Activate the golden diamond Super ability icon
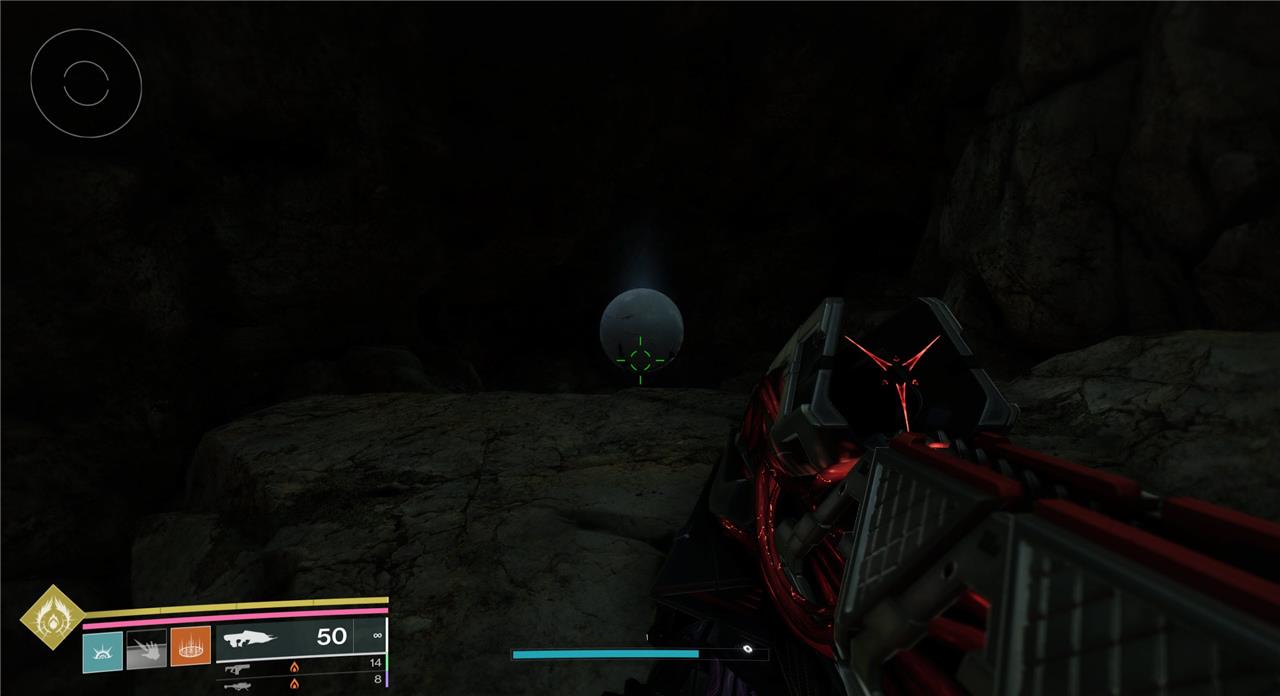Viewport: 1280px width, 696px height. point(53,619)
